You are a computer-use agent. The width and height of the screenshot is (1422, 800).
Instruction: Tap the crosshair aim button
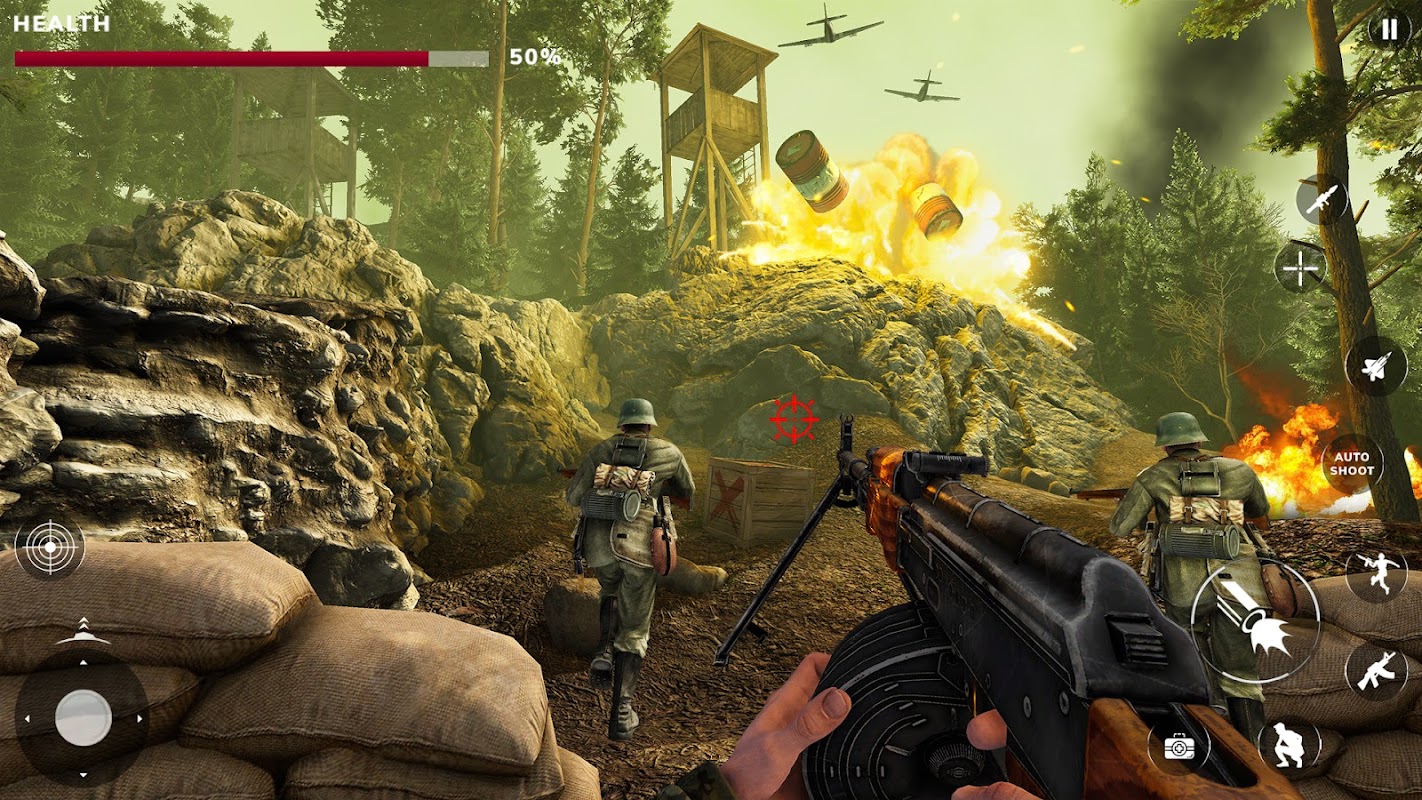tap(1300, 268)
